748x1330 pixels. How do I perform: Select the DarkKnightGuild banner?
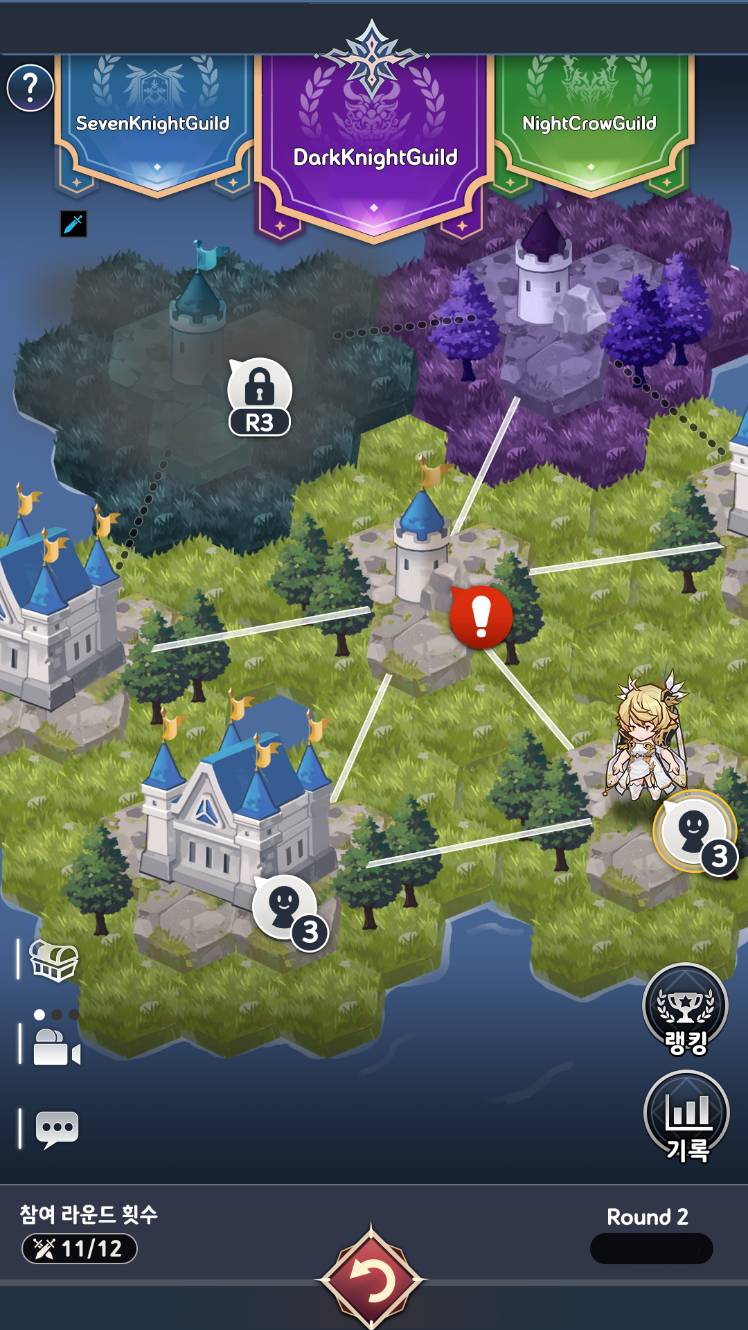[x=375, y=150]
